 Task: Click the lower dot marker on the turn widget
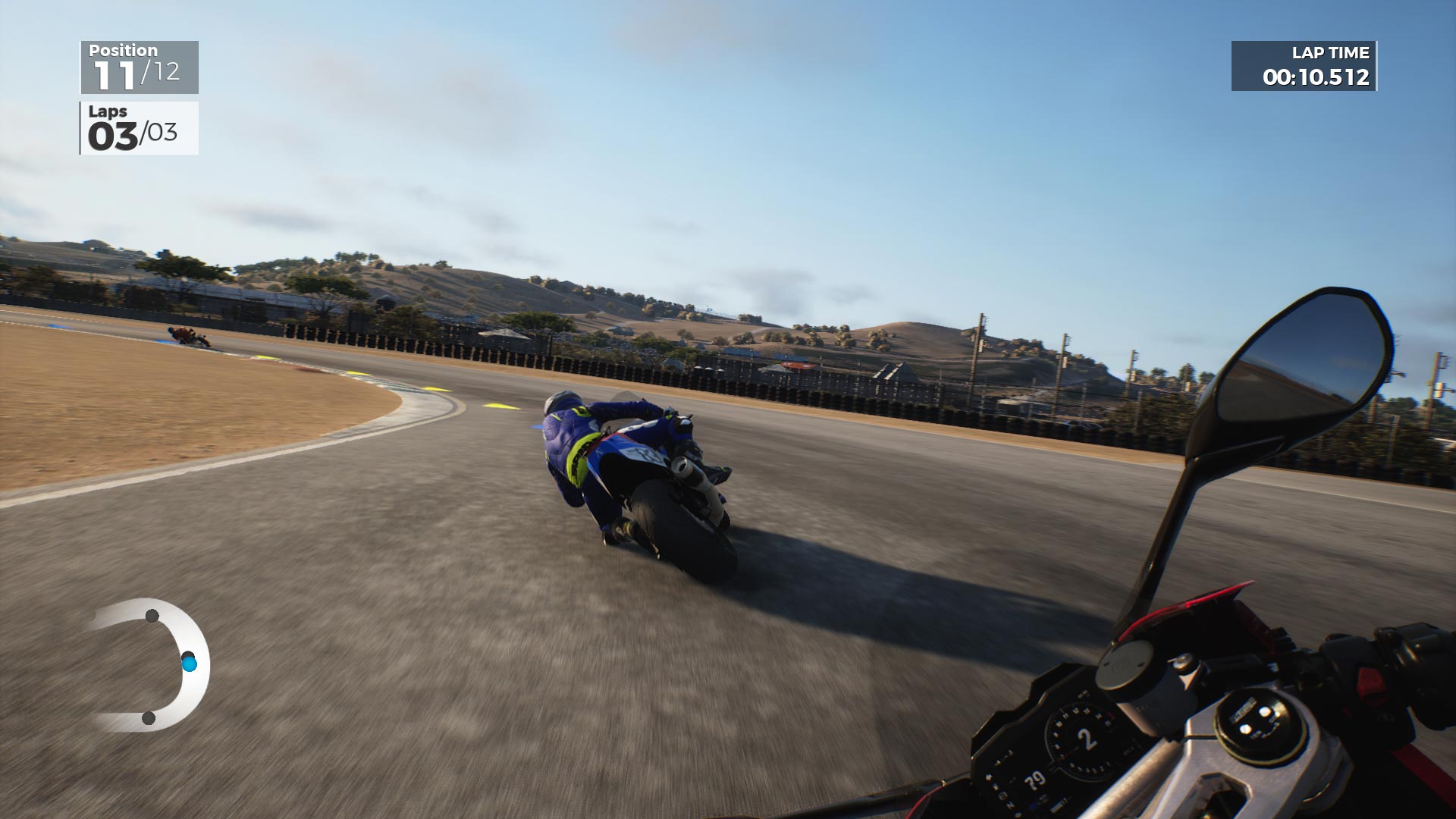148,719
